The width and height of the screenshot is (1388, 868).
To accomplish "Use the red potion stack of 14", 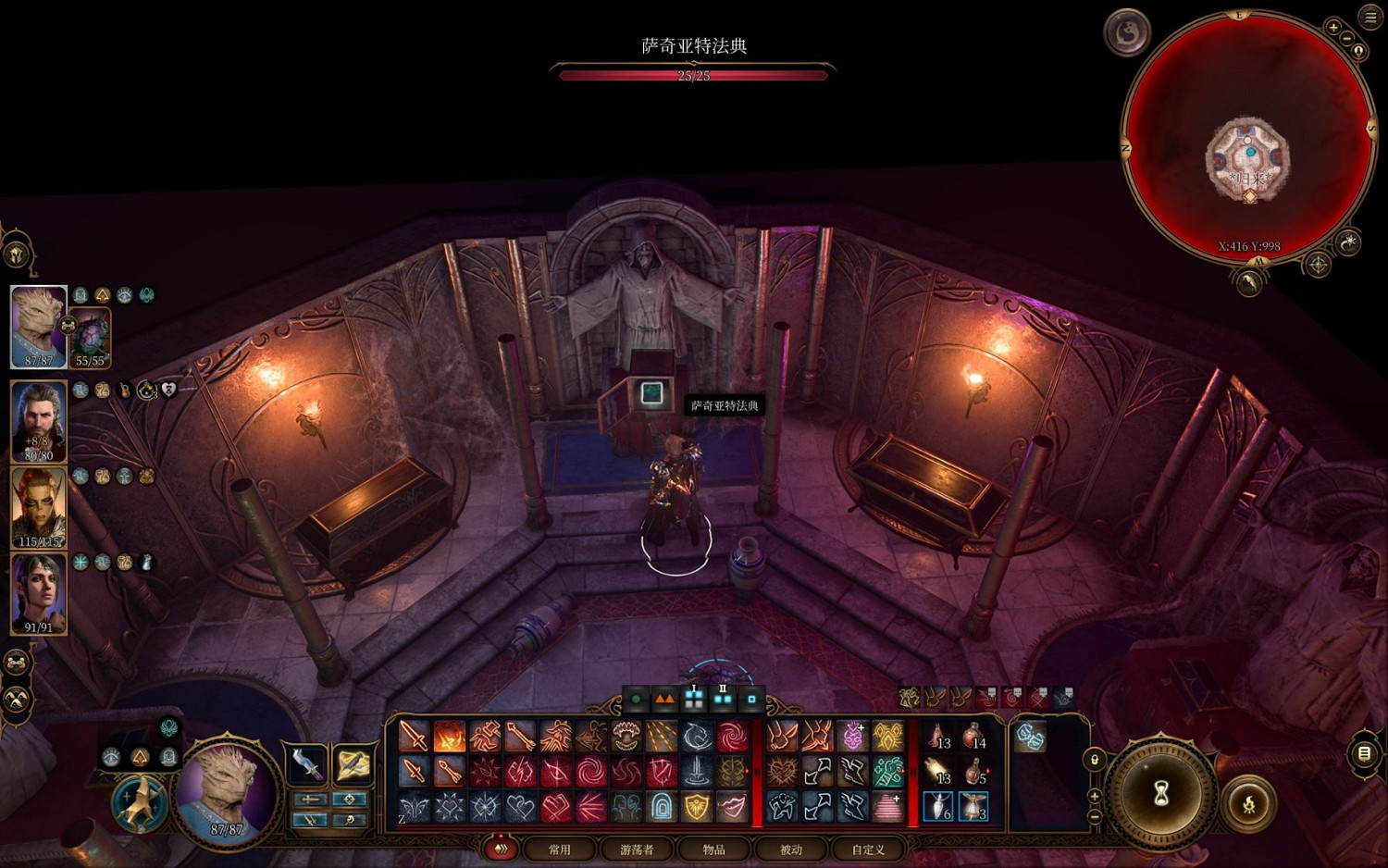I will click(973, 738).
